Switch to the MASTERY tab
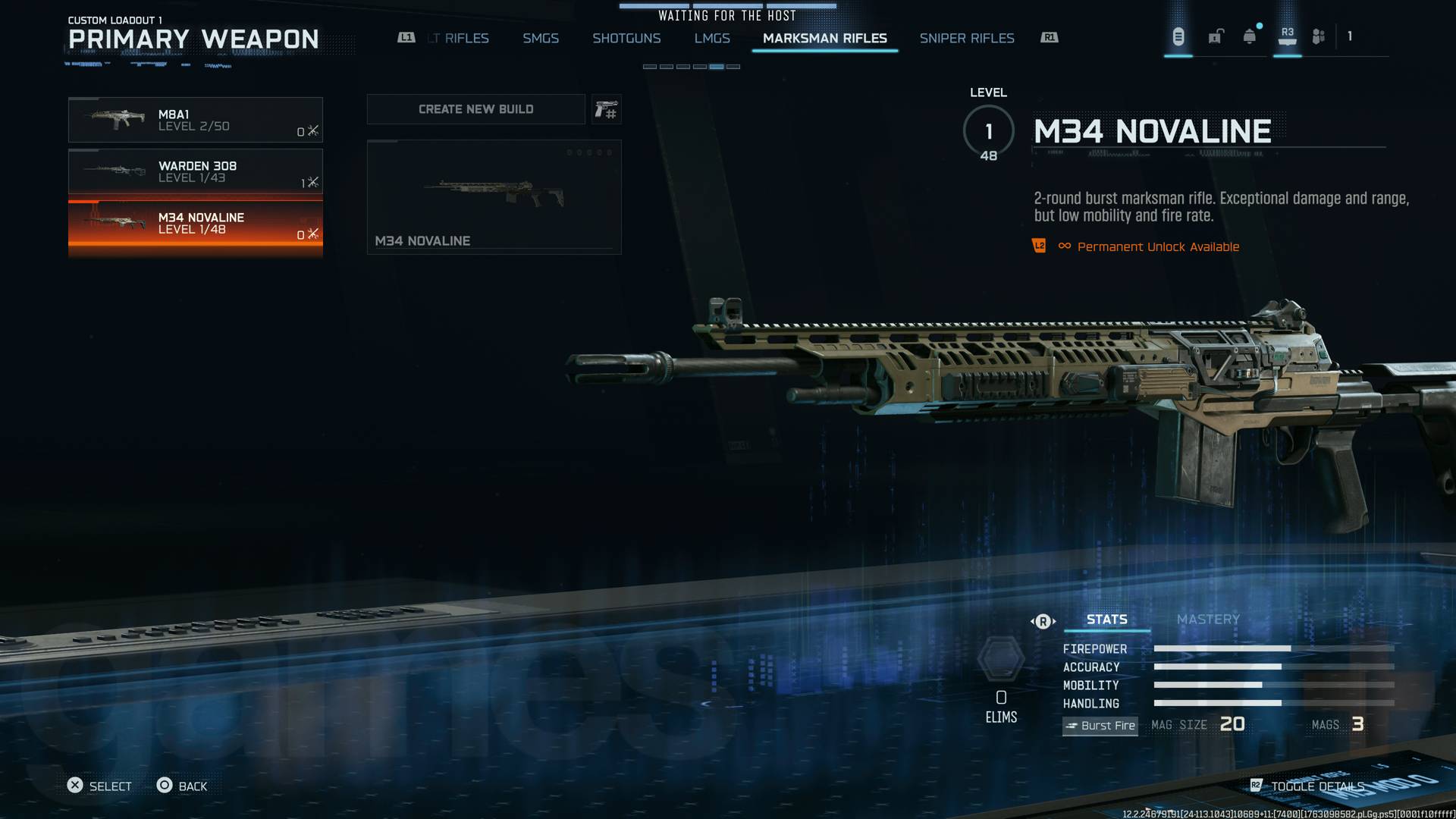1456x819 pixels. pos(1208,620)
